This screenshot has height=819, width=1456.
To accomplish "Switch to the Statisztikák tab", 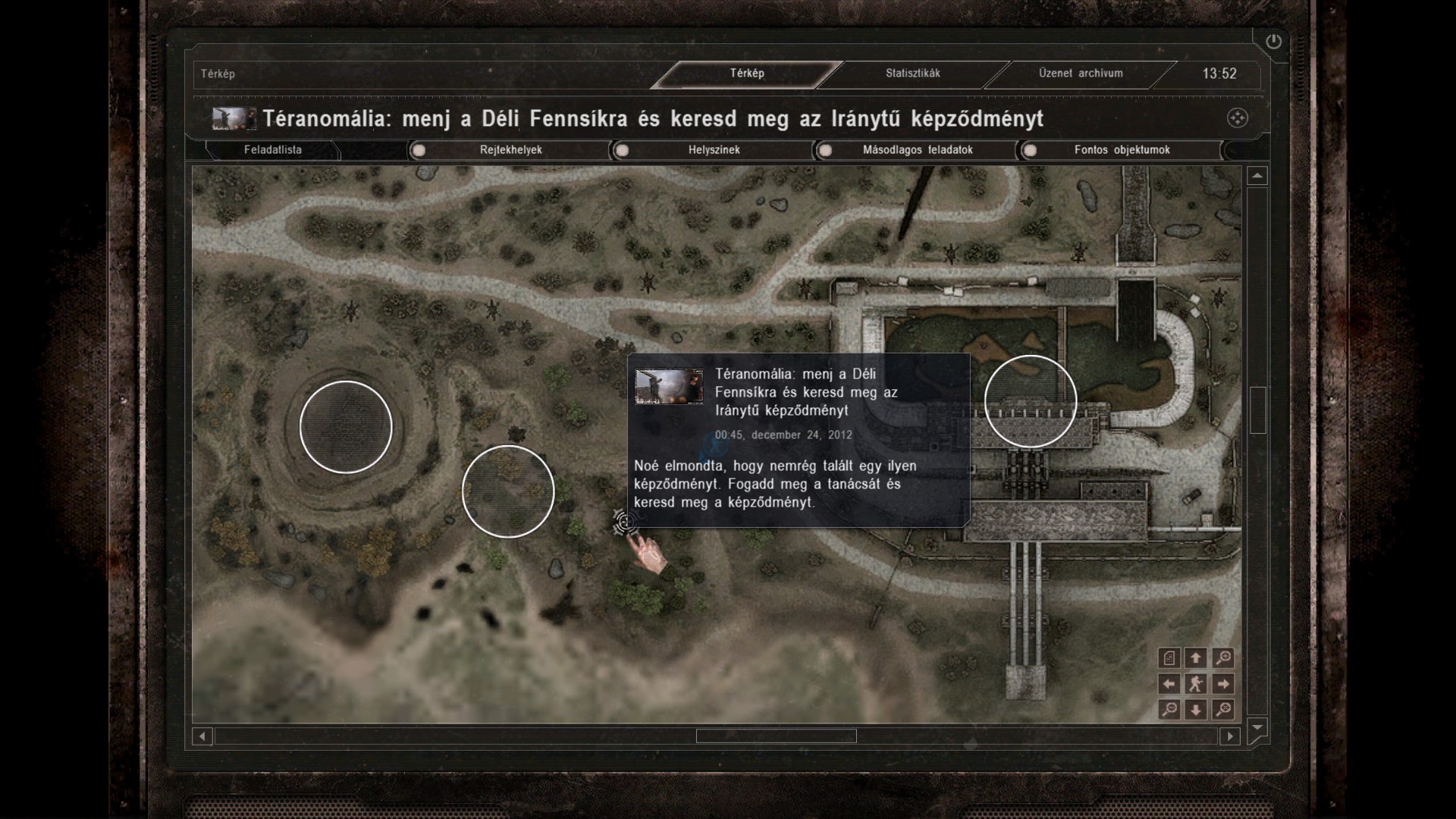I will (912, 74).
